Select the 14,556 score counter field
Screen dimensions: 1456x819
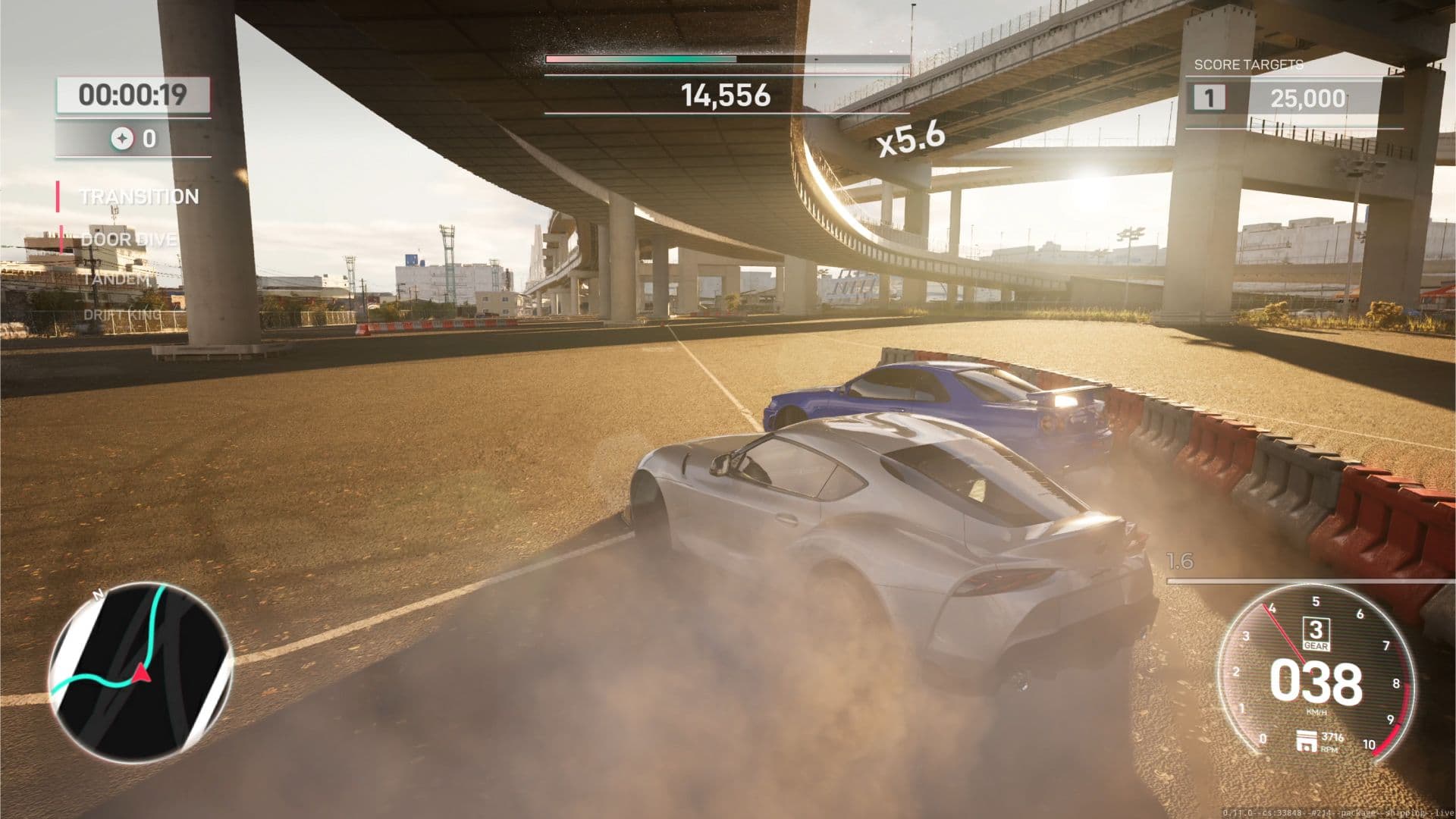(x=724, y=96)
